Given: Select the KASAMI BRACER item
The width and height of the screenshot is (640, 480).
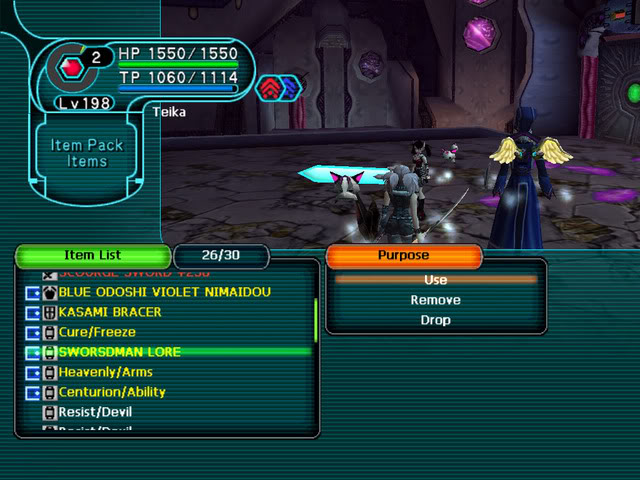Looking at the screenshot, I should pos(110,312).
